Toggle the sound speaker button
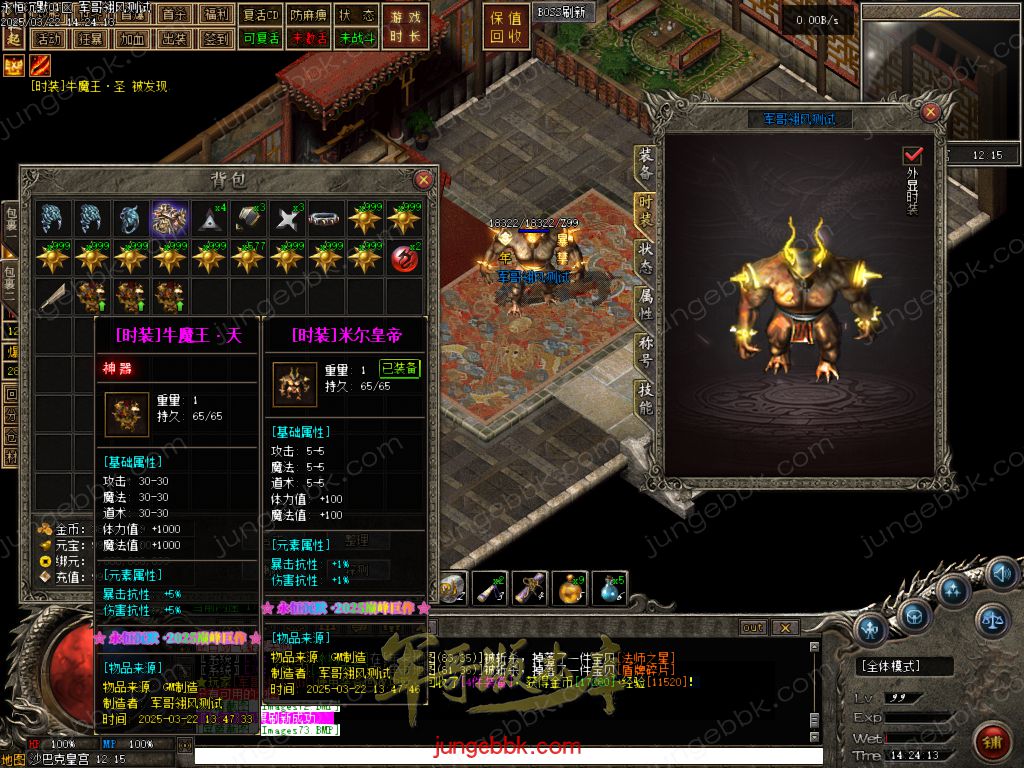Image resolution: width=1024 pixels, height=768 pixels. coord(1000,573)
